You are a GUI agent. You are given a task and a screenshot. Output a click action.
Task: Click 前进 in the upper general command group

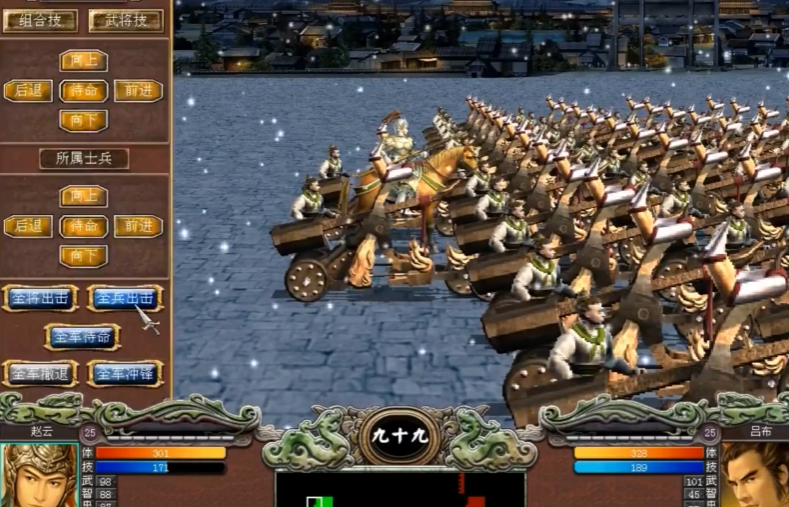coord(138,91)
